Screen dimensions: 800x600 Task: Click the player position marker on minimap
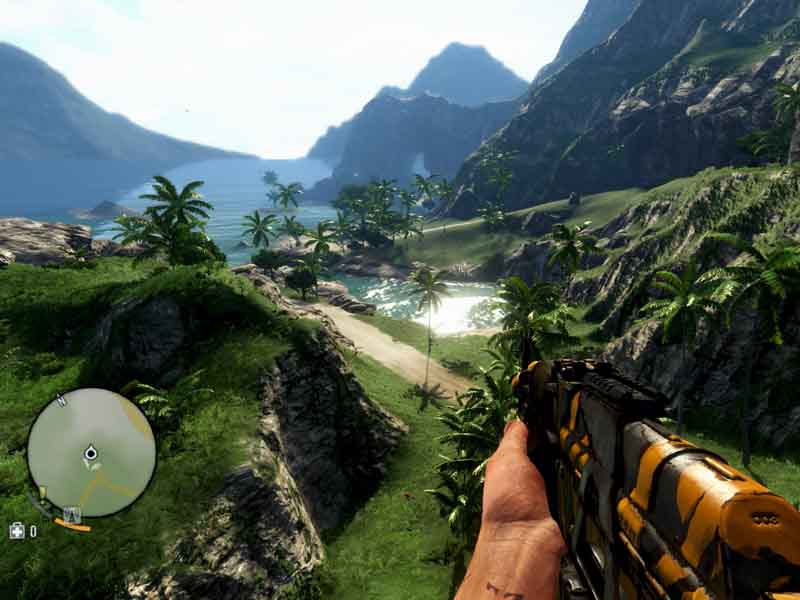coord(91,454)
